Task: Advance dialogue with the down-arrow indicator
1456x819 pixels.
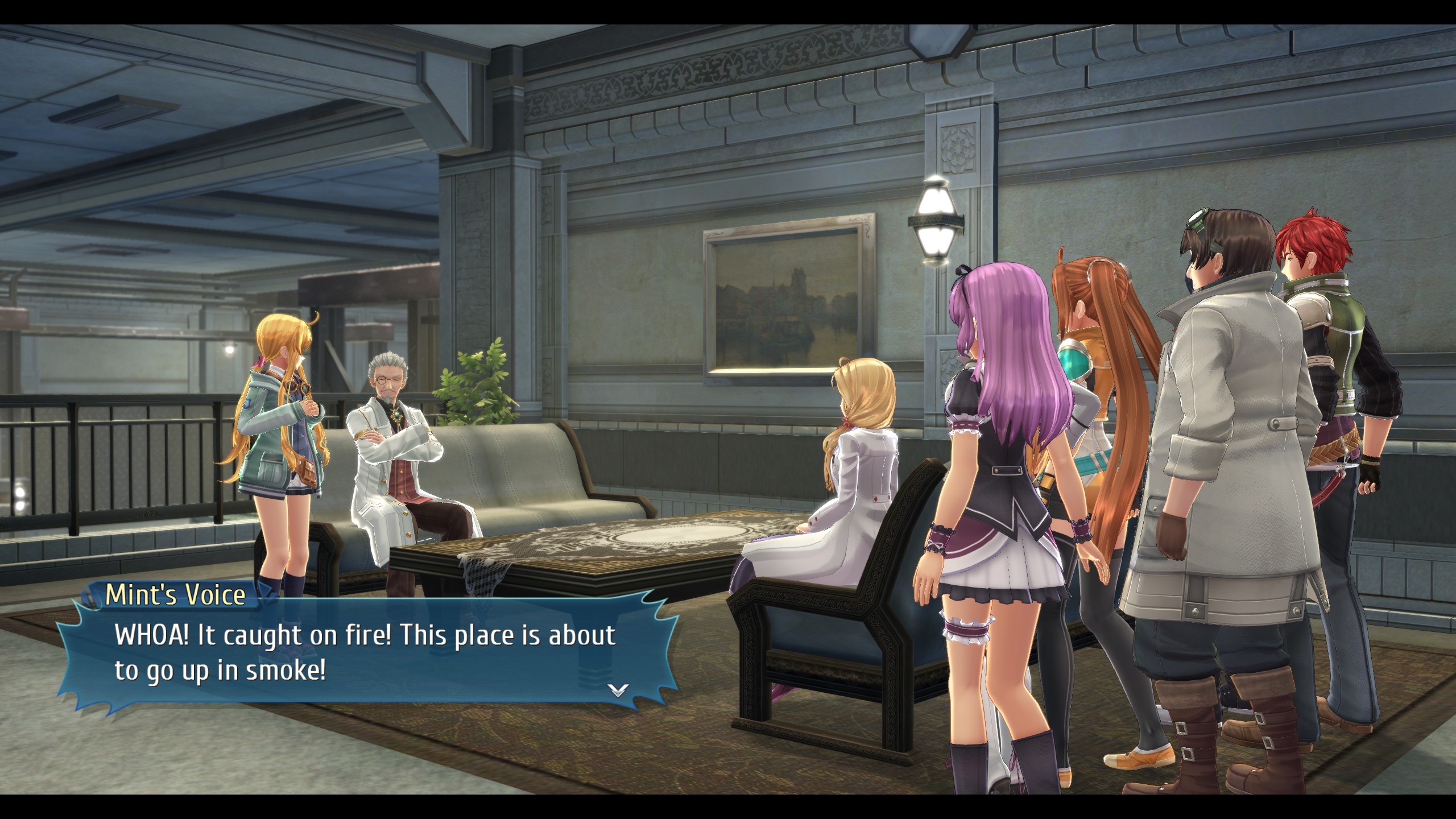Action: tap(618, 690)
